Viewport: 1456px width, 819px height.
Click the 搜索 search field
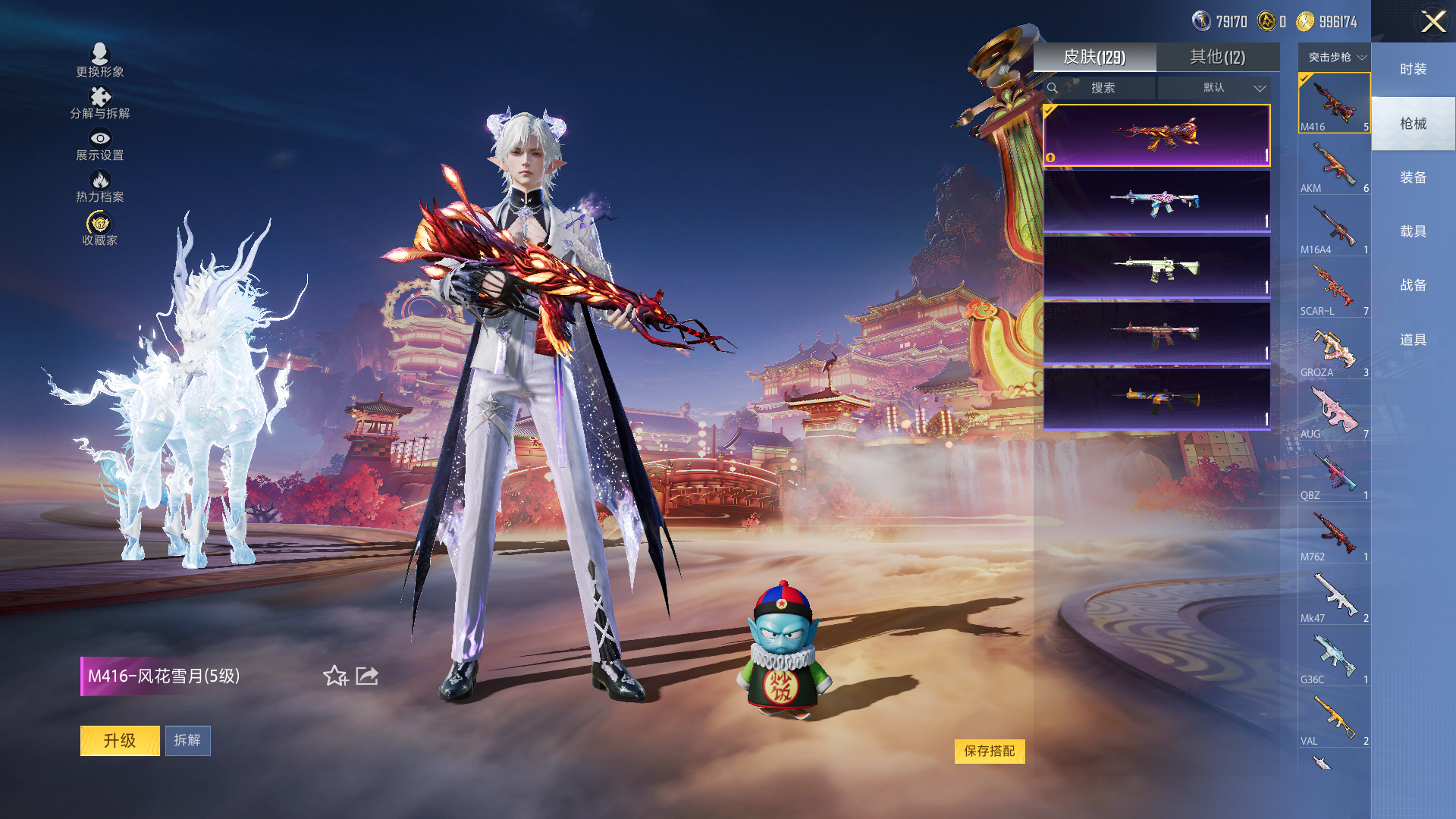point(1102,88)
